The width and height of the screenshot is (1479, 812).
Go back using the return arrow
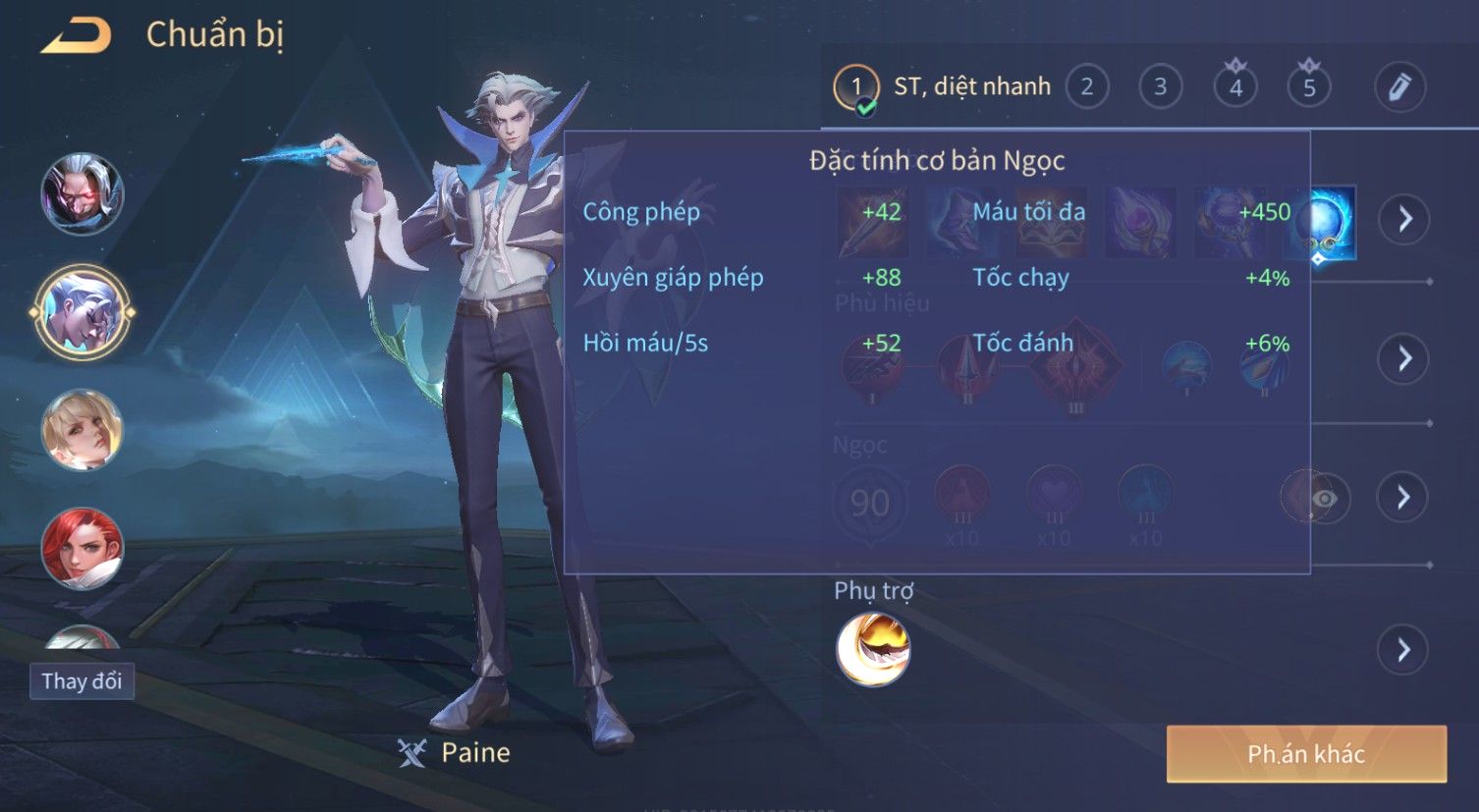coord(76,36)
